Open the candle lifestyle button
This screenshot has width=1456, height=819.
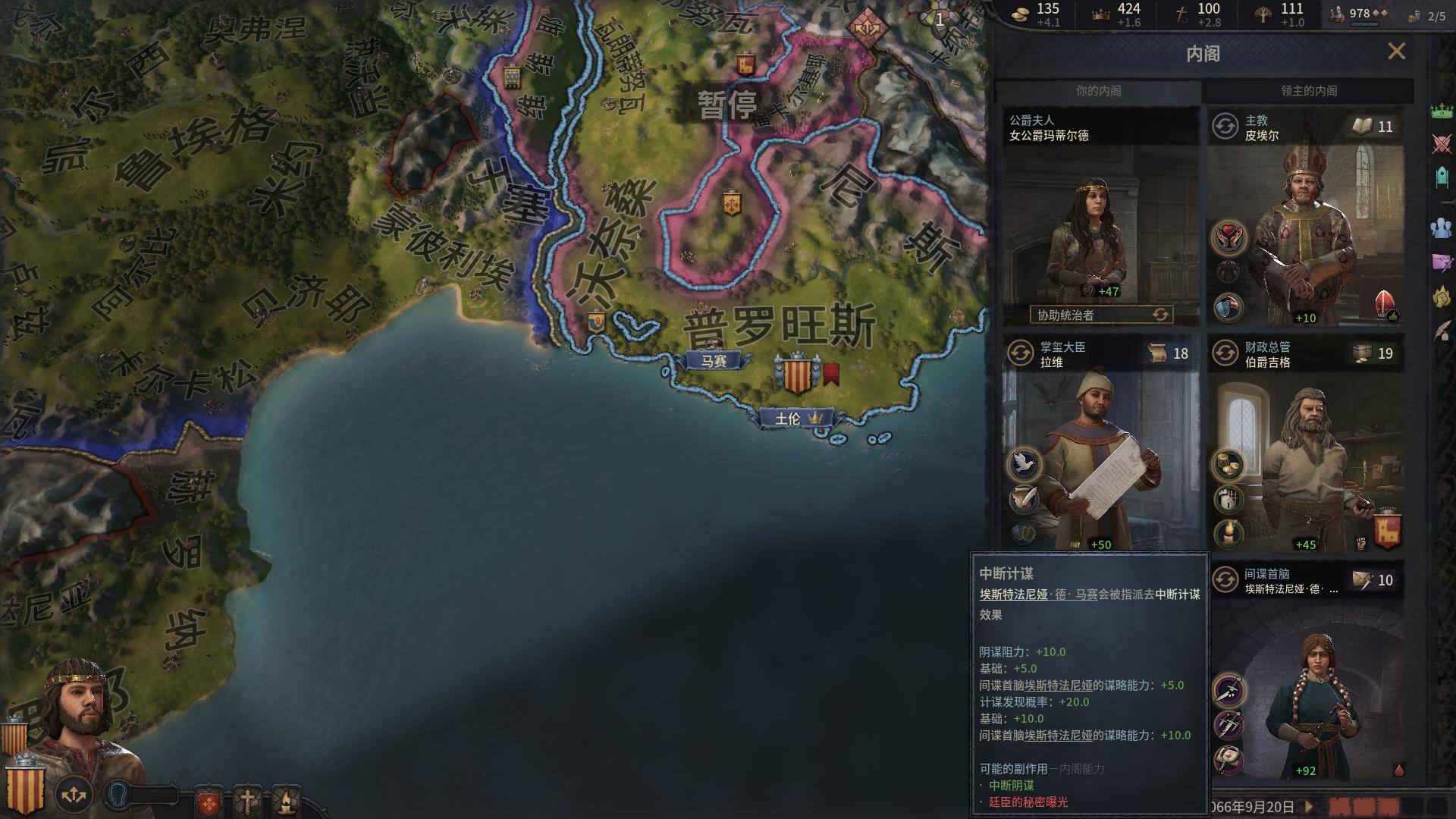click(x=285, y=800)
